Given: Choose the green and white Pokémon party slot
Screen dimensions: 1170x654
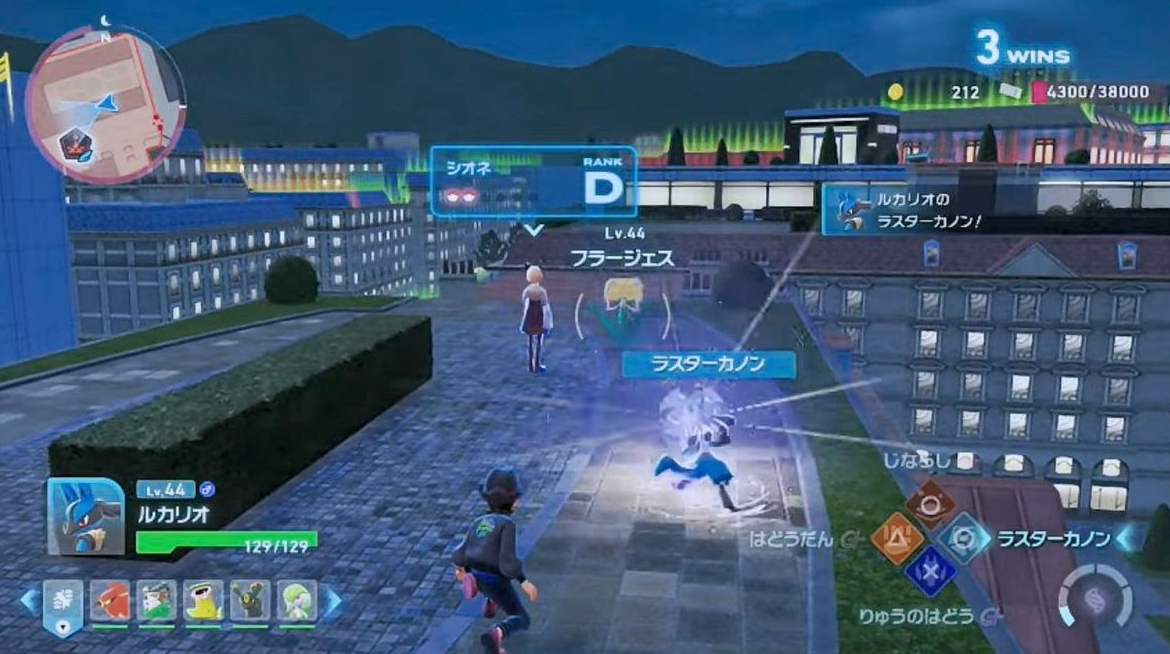Looking at the screenshot, I should tap(157, 601).
